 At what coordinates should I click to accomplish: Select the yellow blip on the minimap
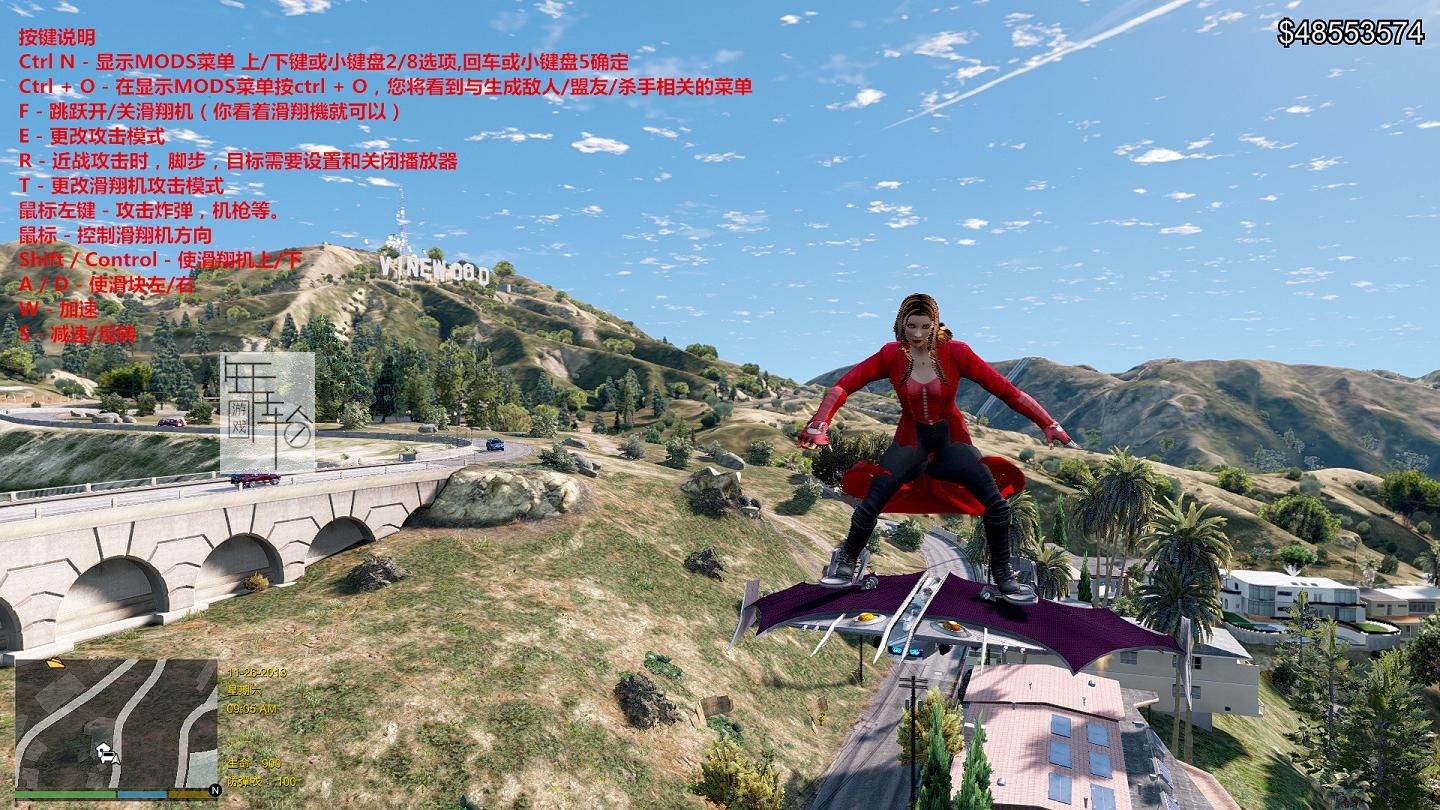(55, 662)
